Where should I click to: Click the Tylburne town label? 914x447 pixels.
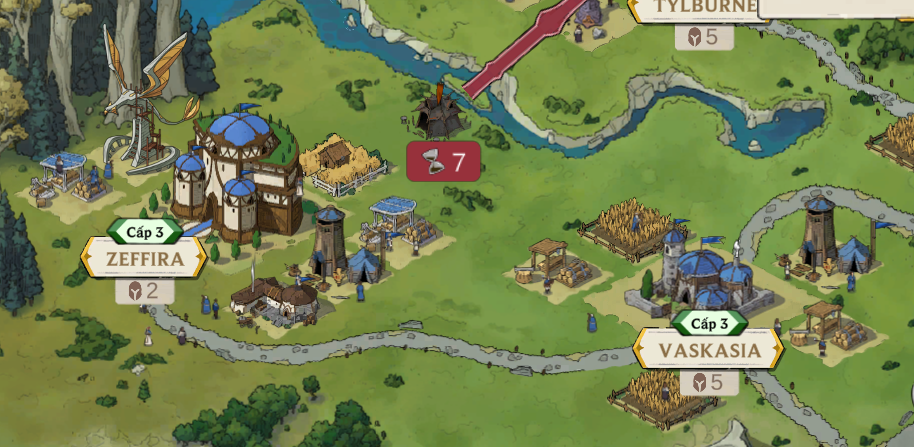click(x=704, y=9)
